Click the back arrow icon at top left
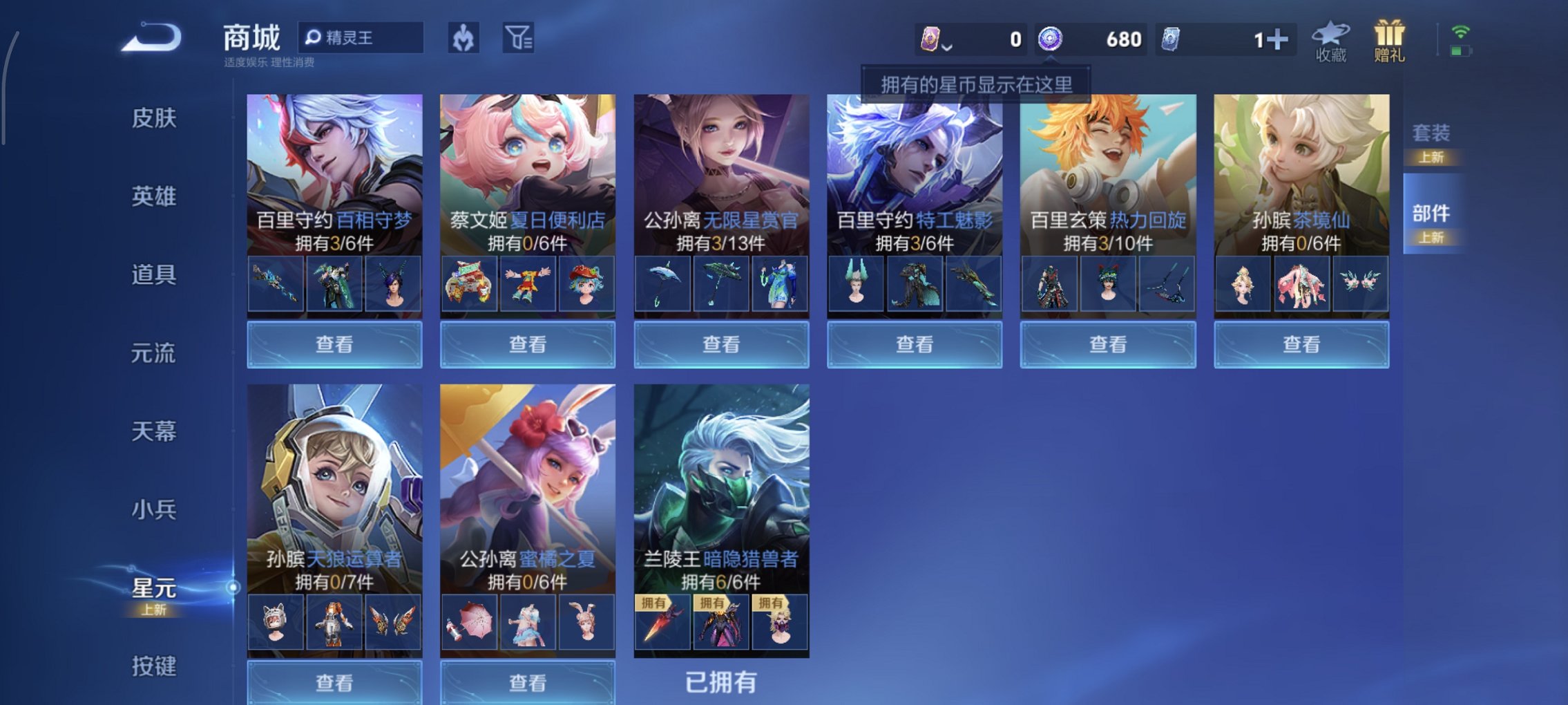Viewport: 1568px width, 705px height. tap(151, 38)
